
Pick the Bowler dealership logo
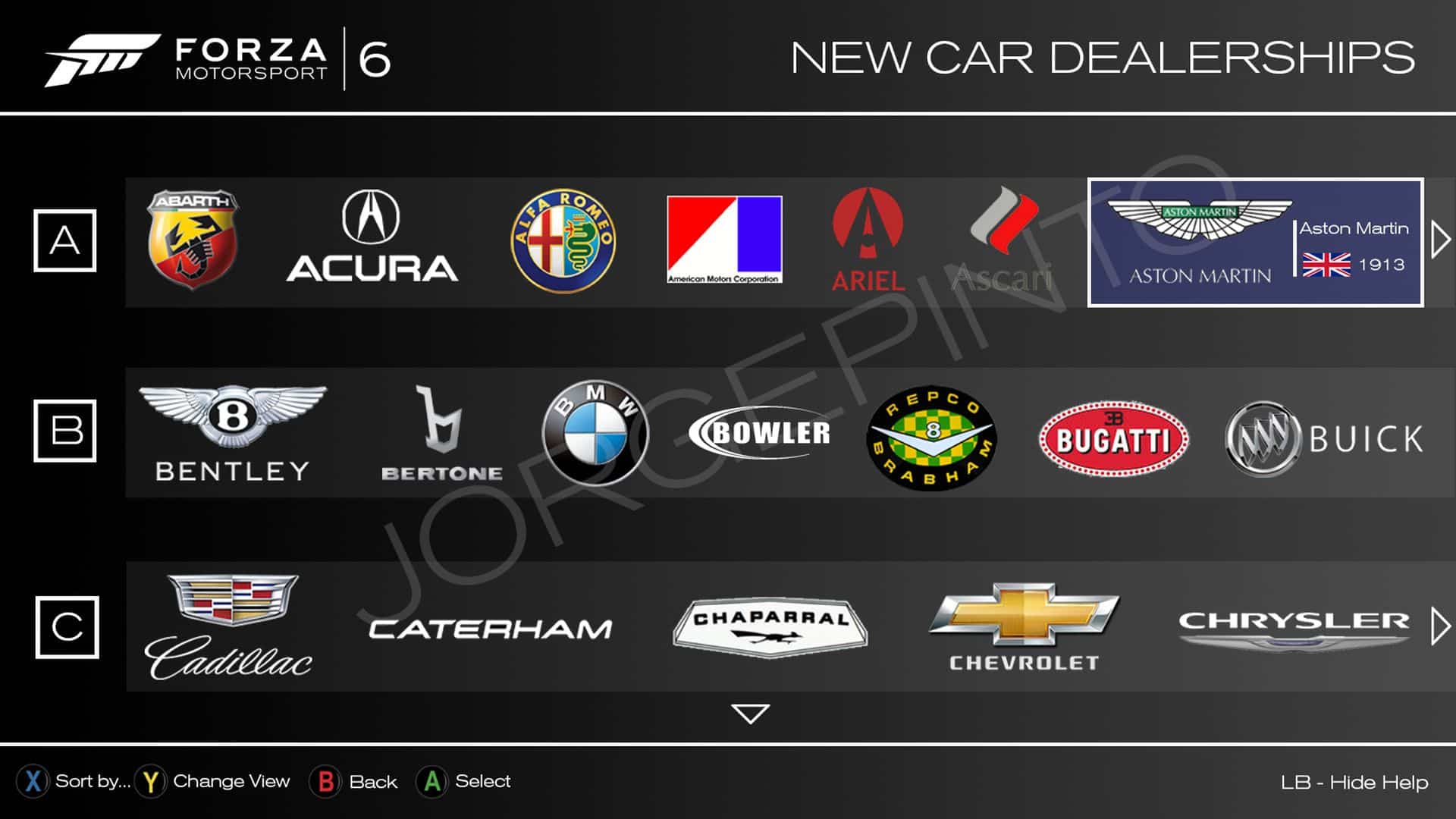[x=760, y=433]
